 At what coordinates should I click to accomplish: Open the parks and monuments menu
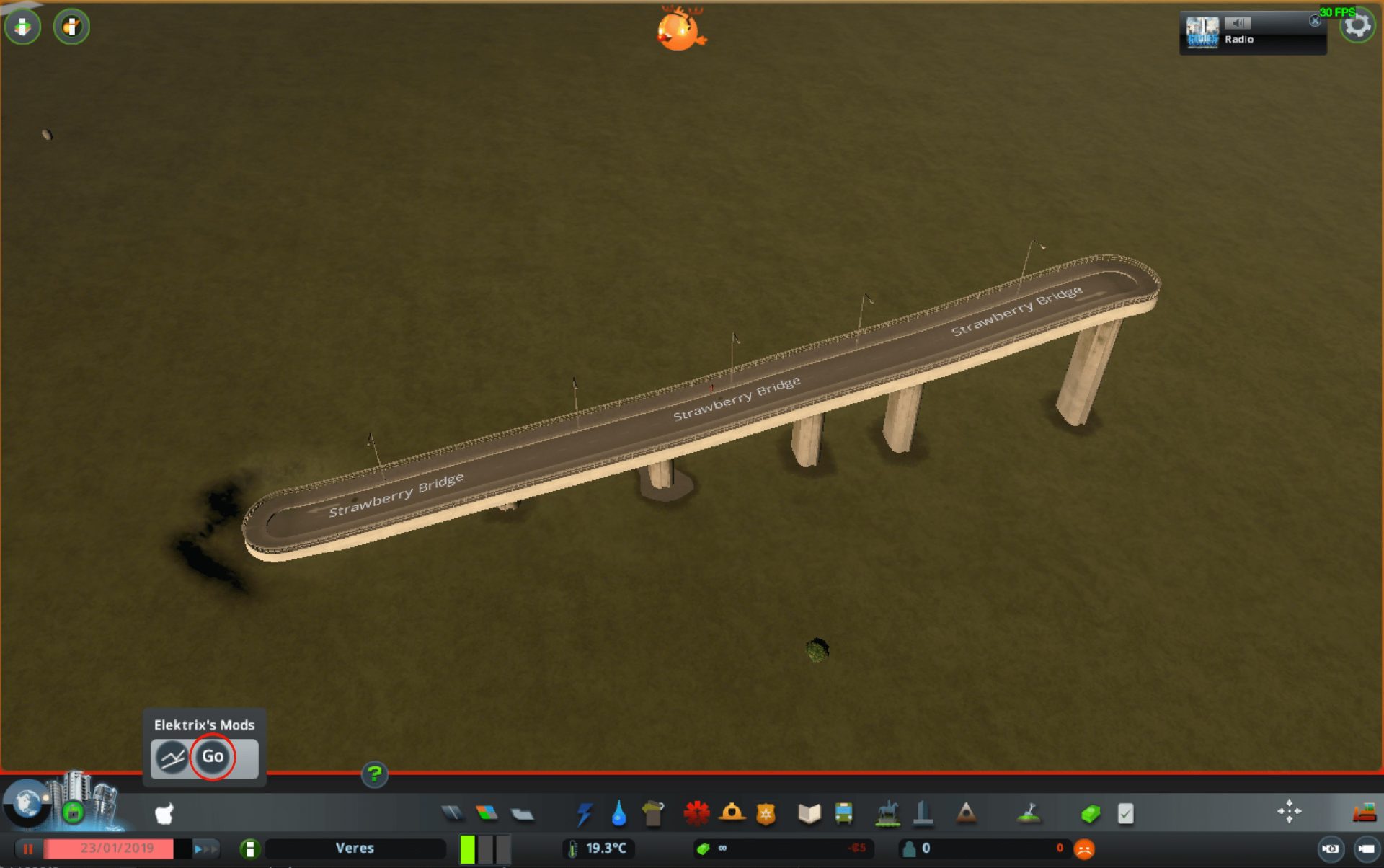888,813
